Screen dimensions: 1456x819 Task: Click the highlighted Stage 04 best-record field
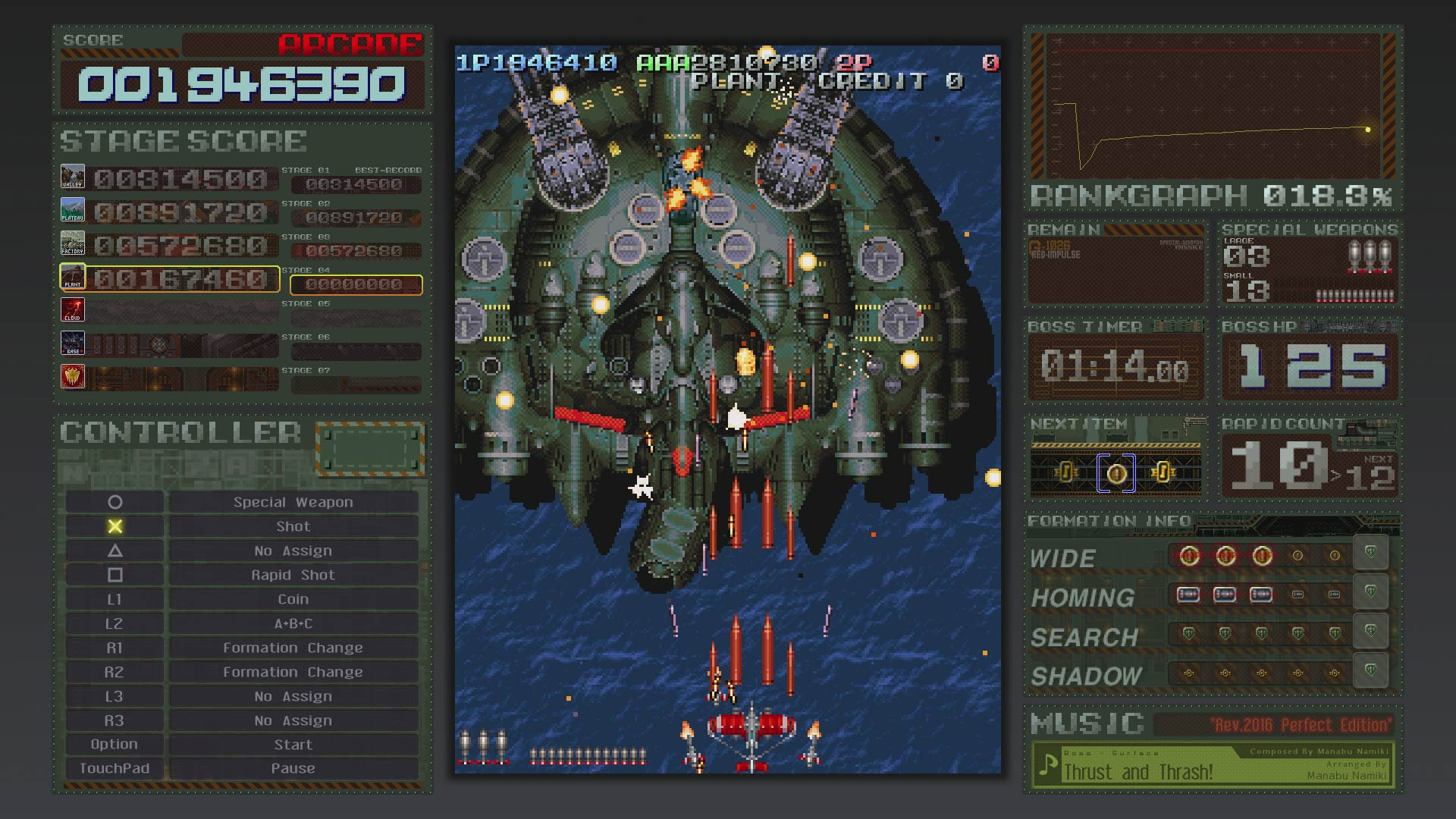point(356,285)
